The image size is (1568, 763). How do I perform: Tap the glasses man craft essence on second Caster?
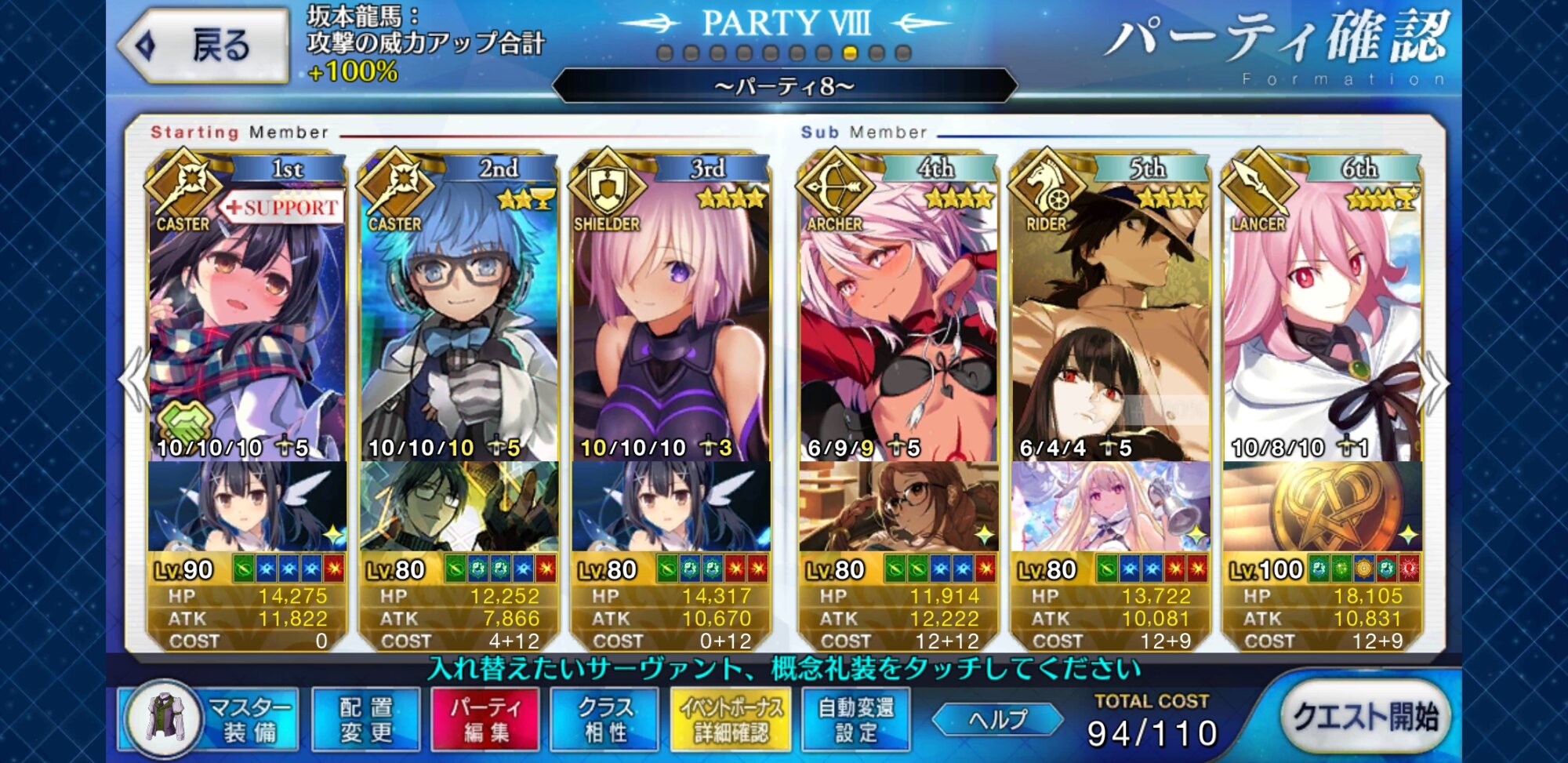(x=459, y=507)
